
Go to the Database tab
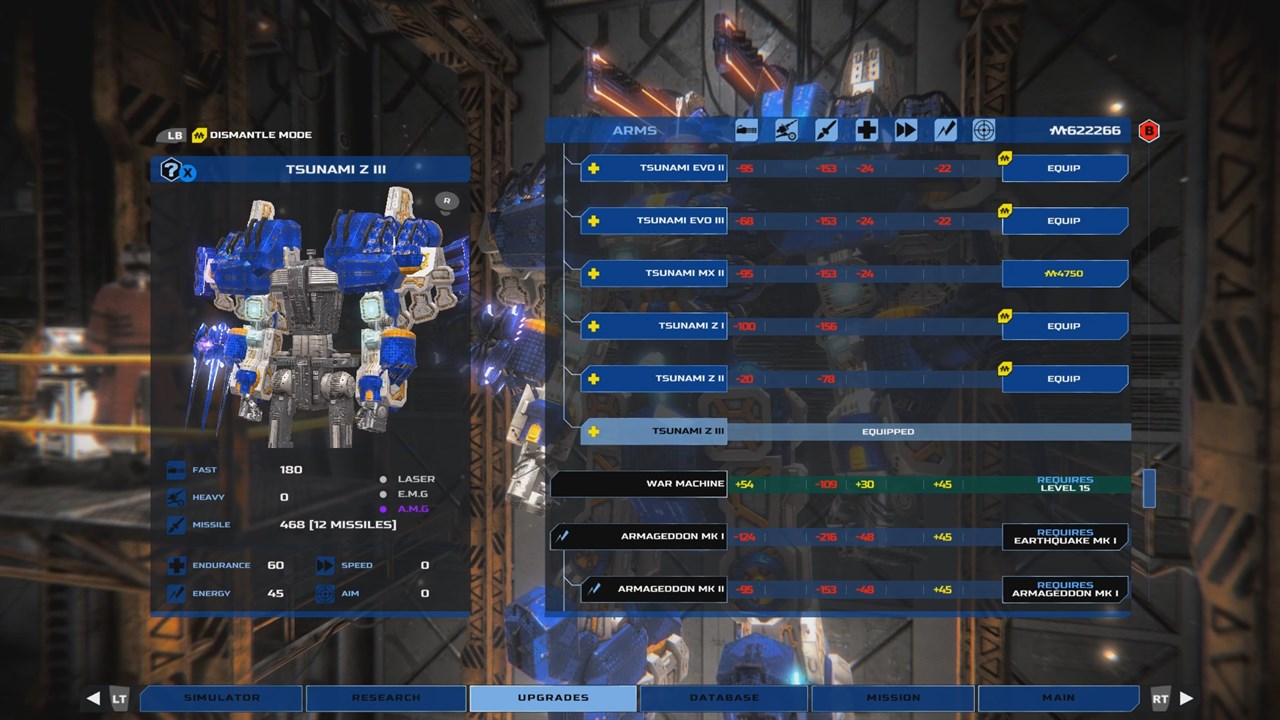[x=723, y=698]
